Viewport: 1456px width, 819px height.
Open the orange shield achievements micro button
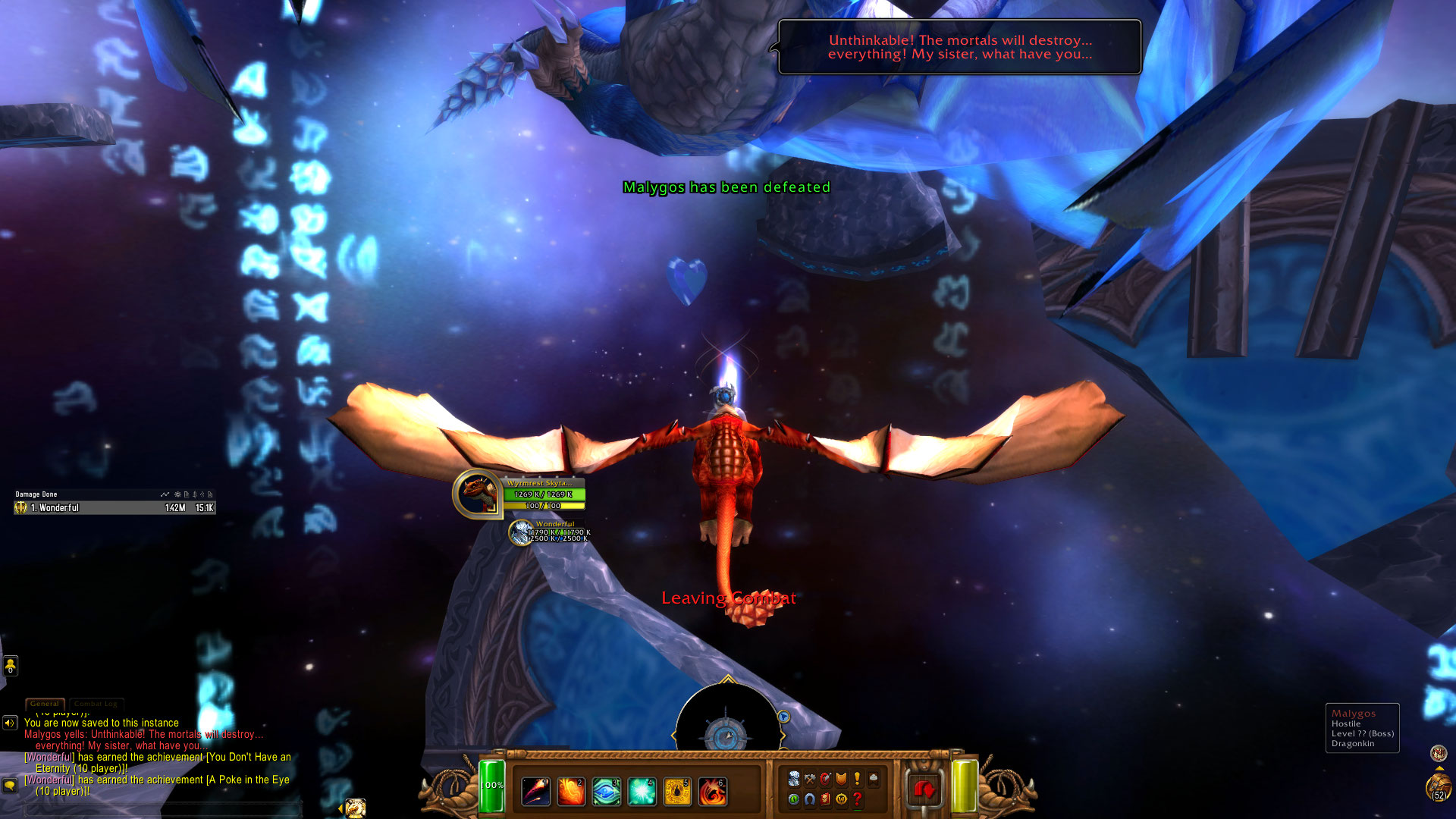841,778
